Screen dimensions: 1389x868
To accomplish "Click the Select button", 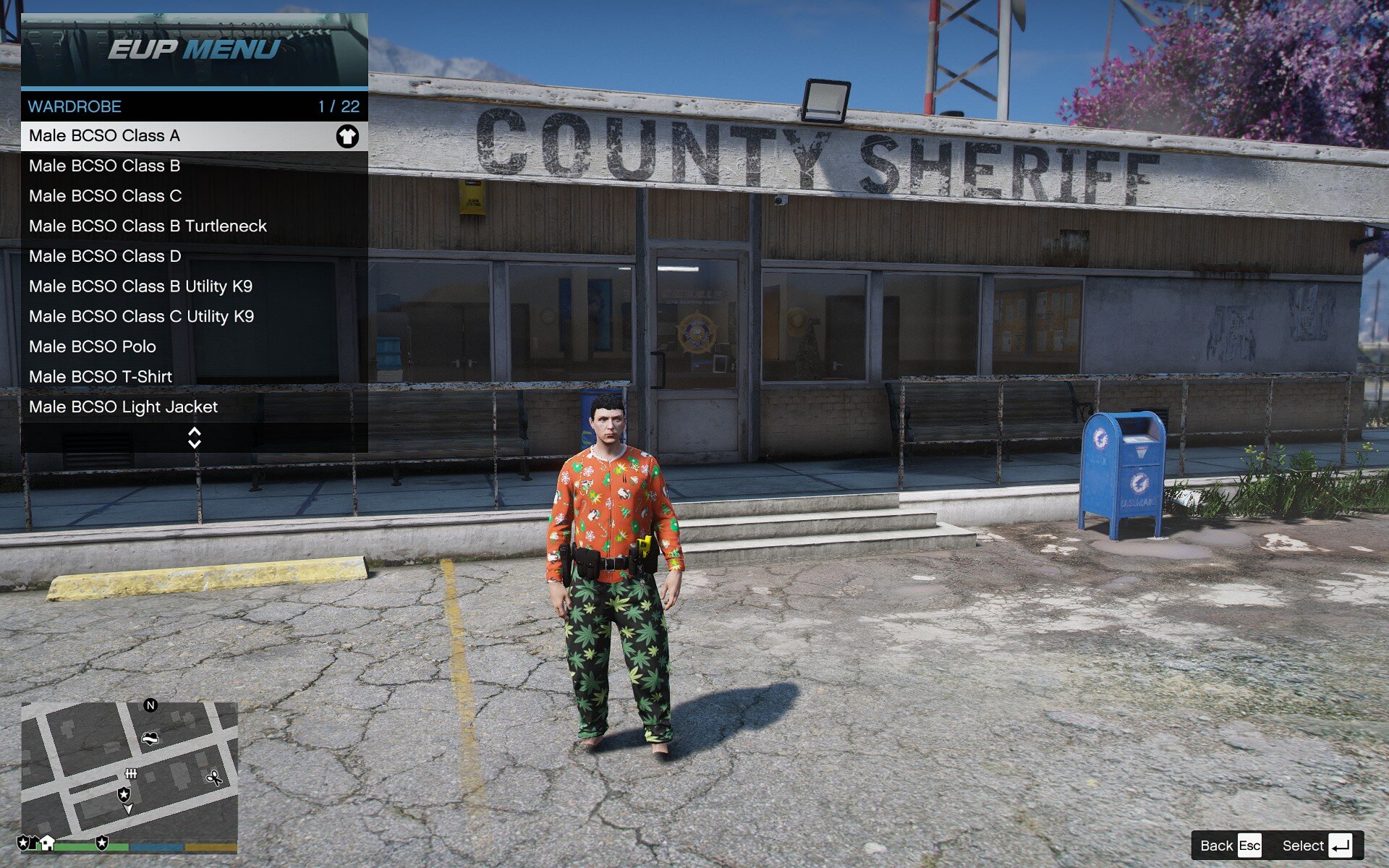I will point(1317,846).
